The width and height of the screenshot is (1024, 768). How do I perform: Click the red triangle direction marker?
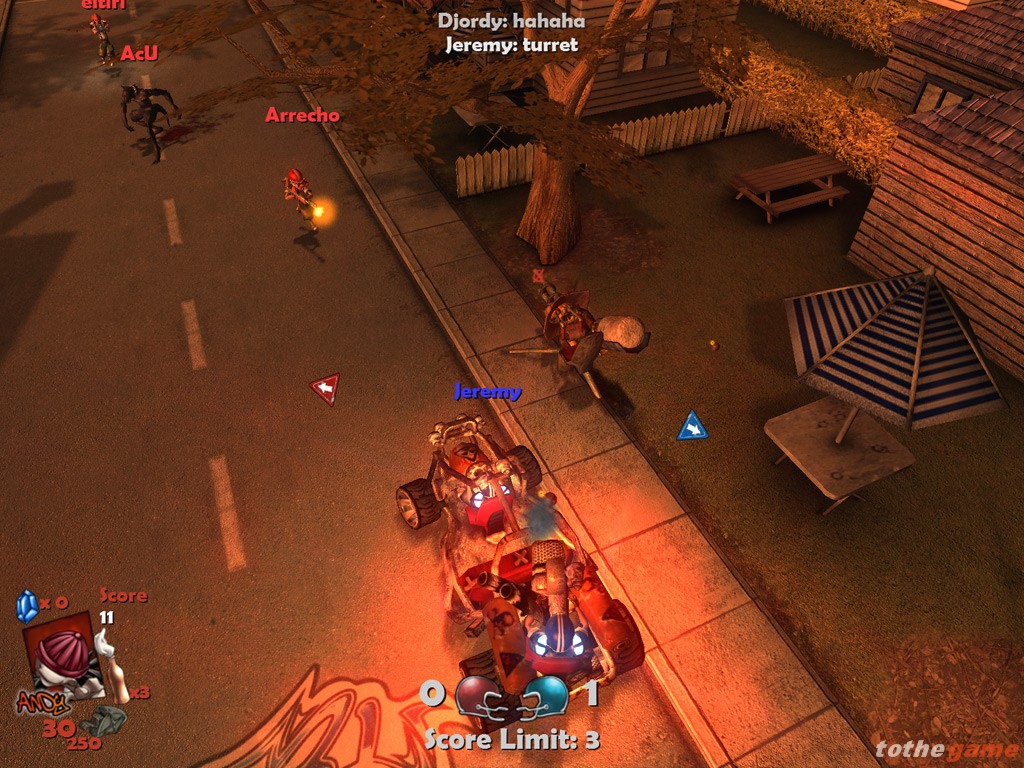coord(325,388)
